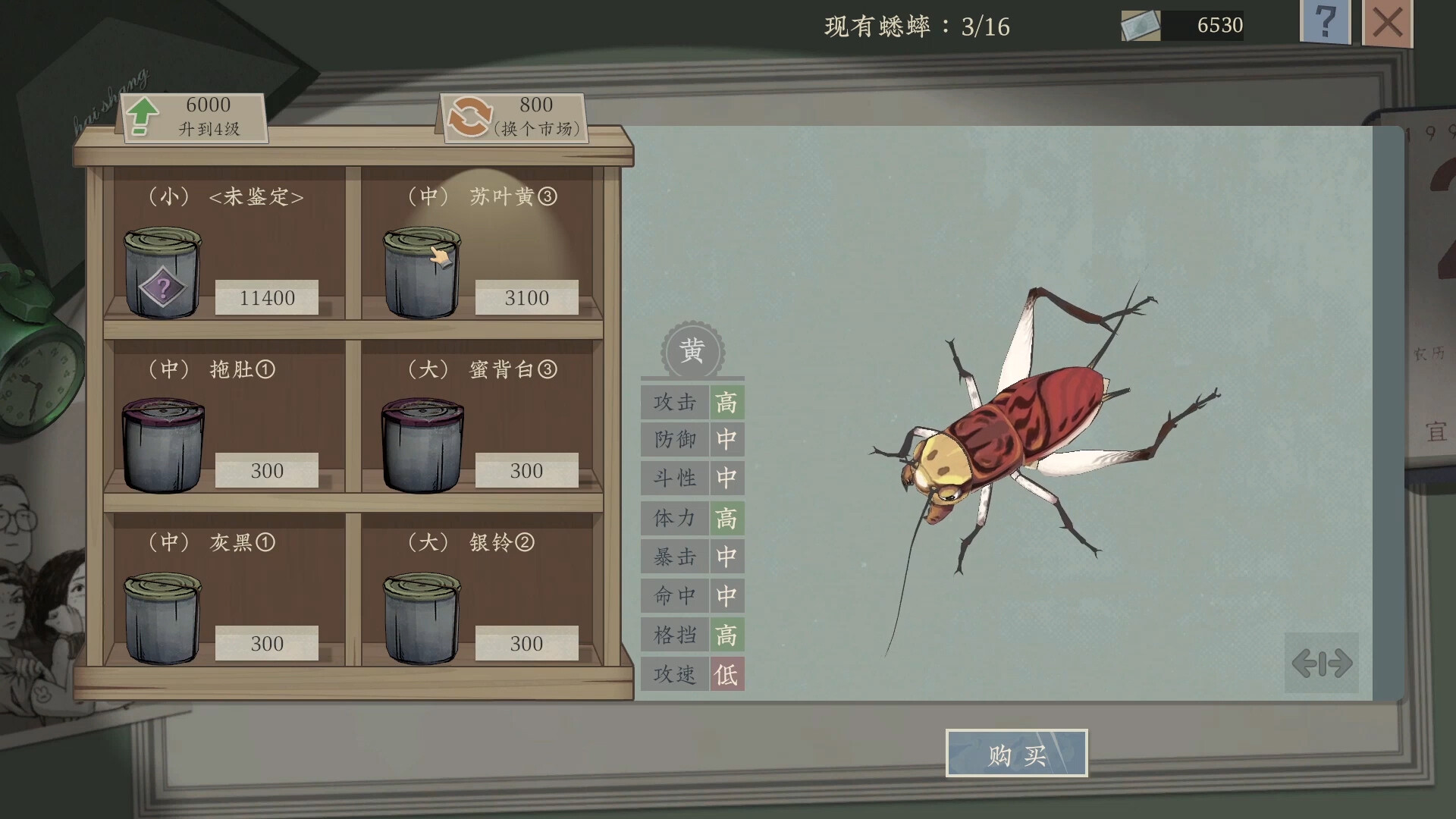This screenshot has width=1456, height=819.
Task: Click the 现有蟋蟀 3/16 counter
Action: pyautogui.click(x=918, y=27)
